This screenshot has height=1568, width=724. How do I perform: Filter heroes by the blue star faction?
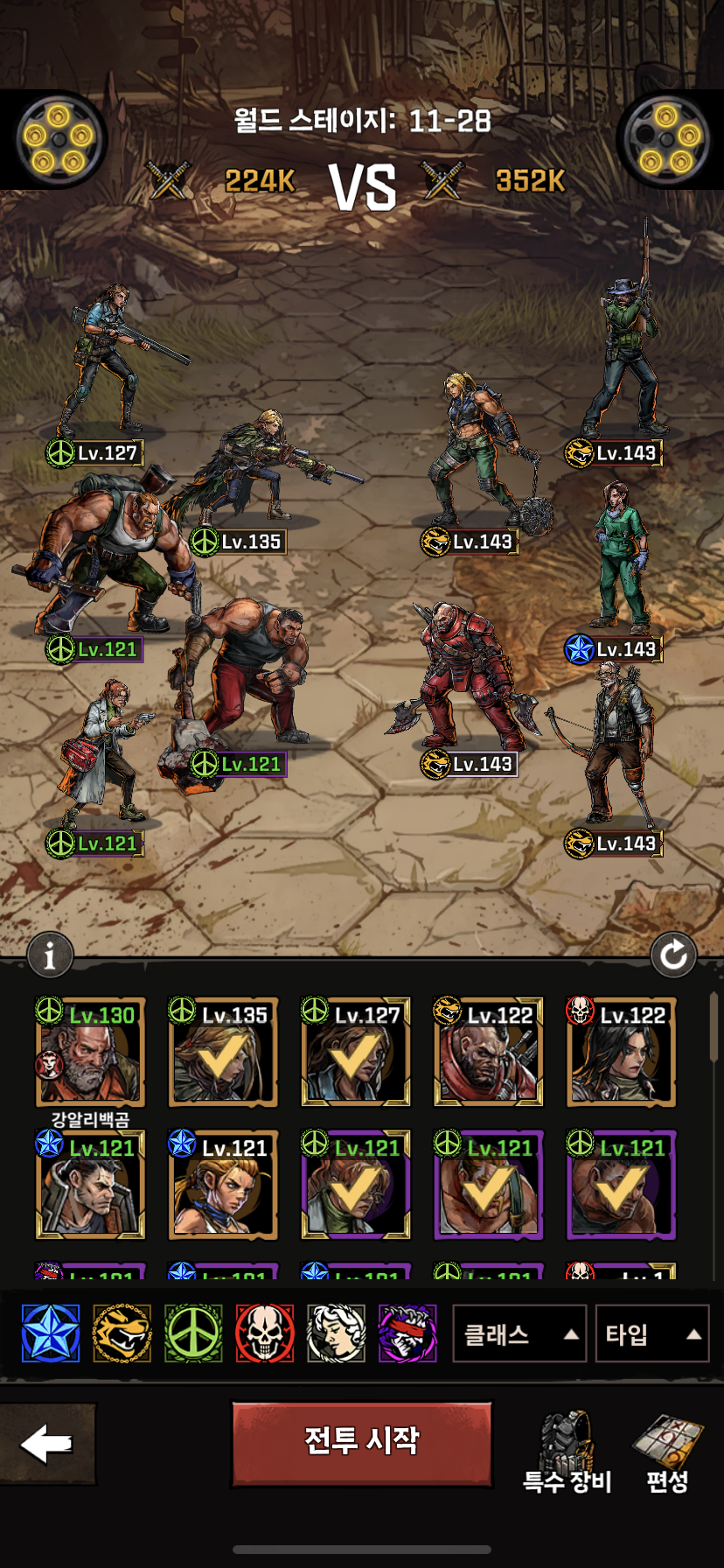[x=51, y=1333]
